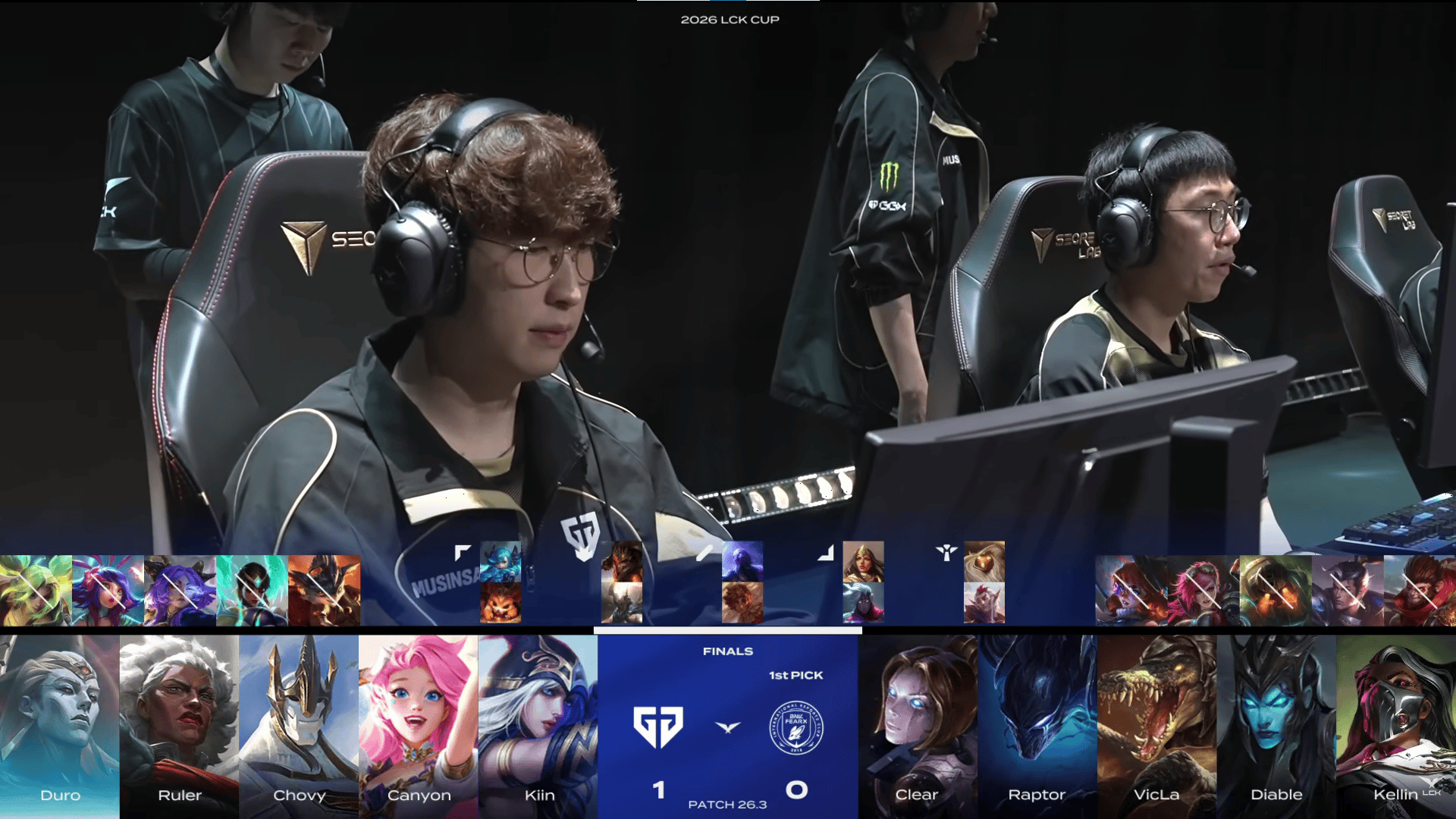This screenshot has height=819, width=1456.
Task: Select Diable's champion pick card
Action: pos(1276,726)
